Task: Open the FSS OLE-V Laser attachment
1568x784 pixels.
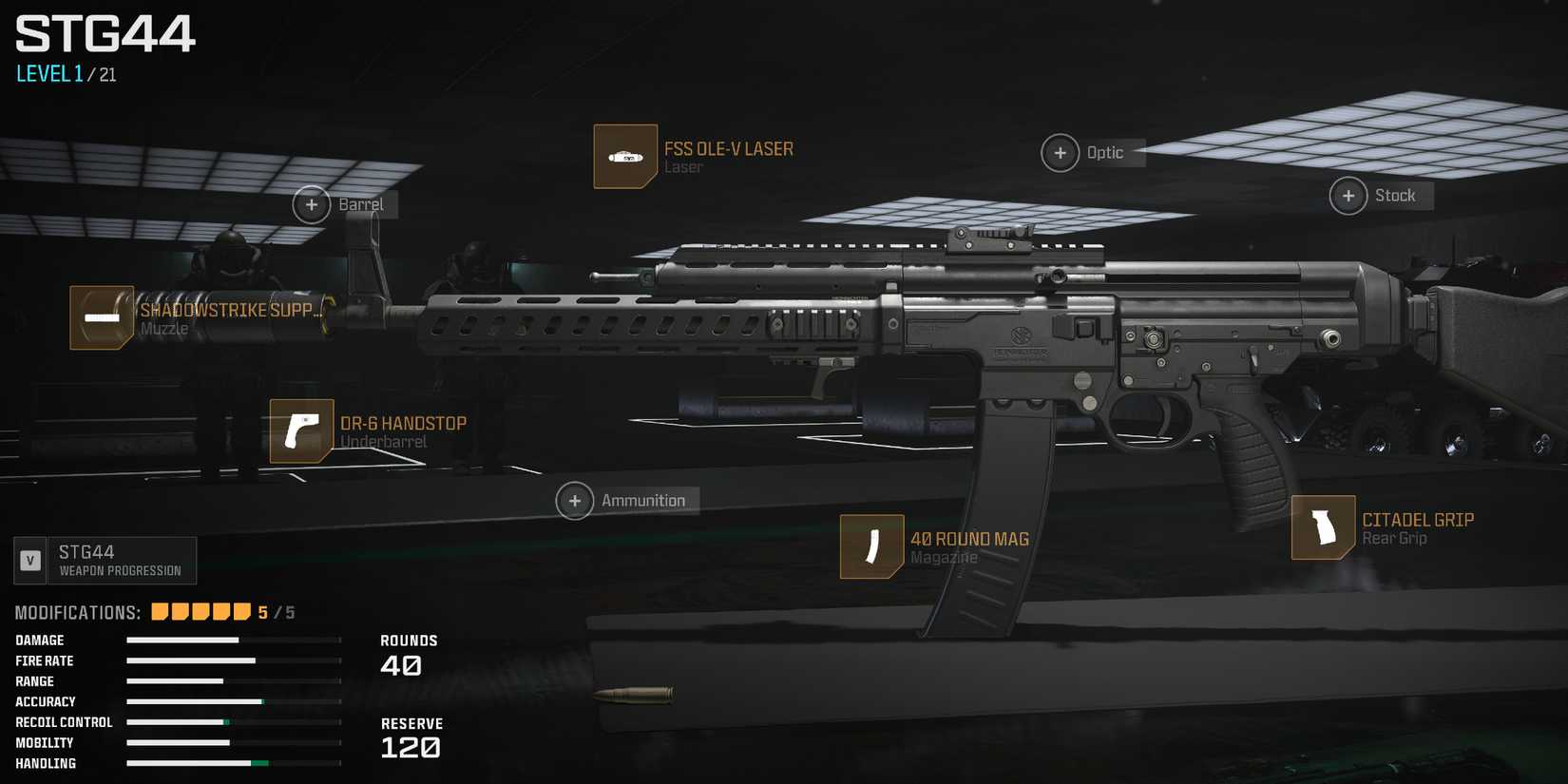Action: pos(624,156)
